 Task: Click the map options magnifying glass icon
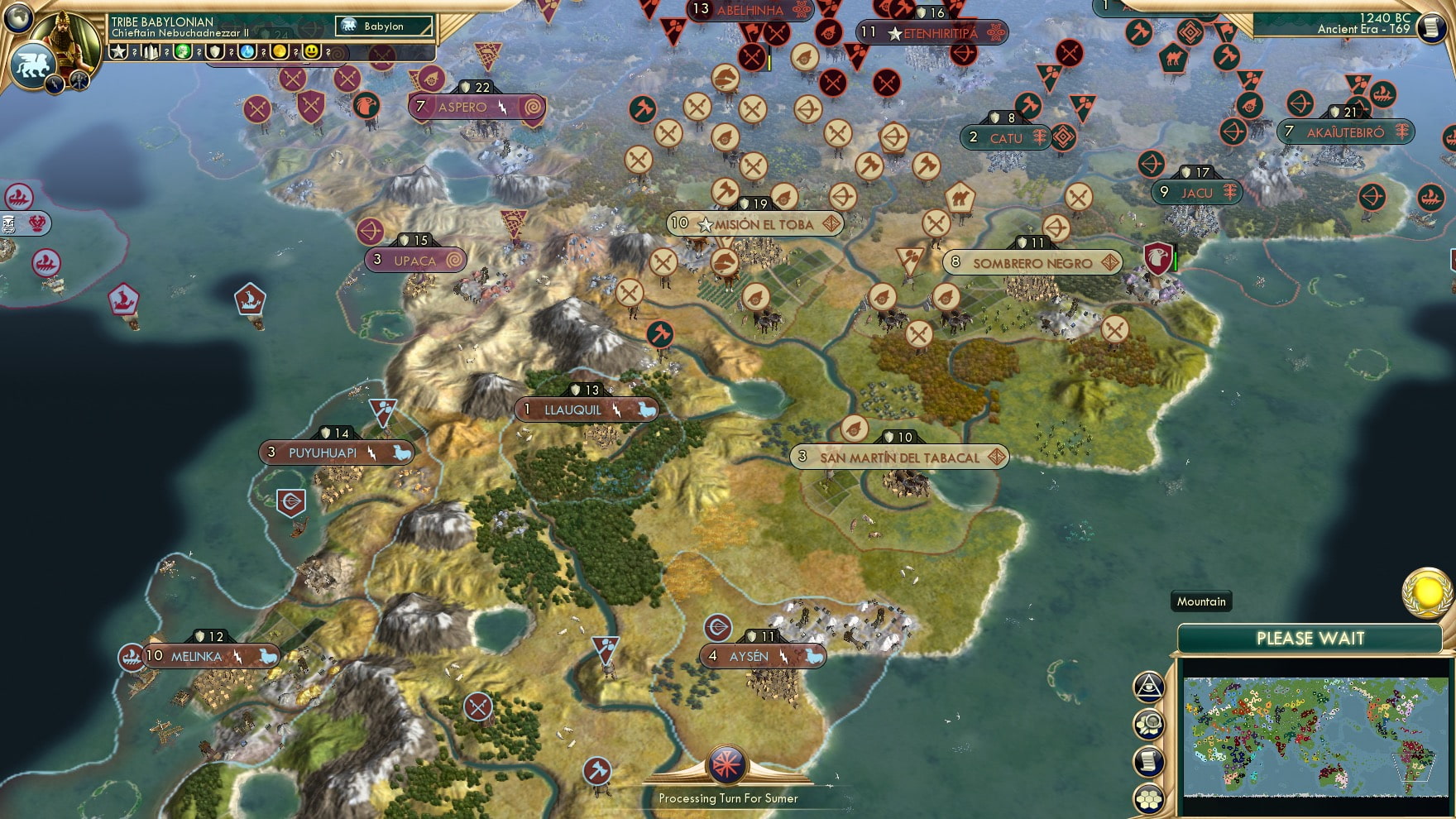coord(1148,722)
